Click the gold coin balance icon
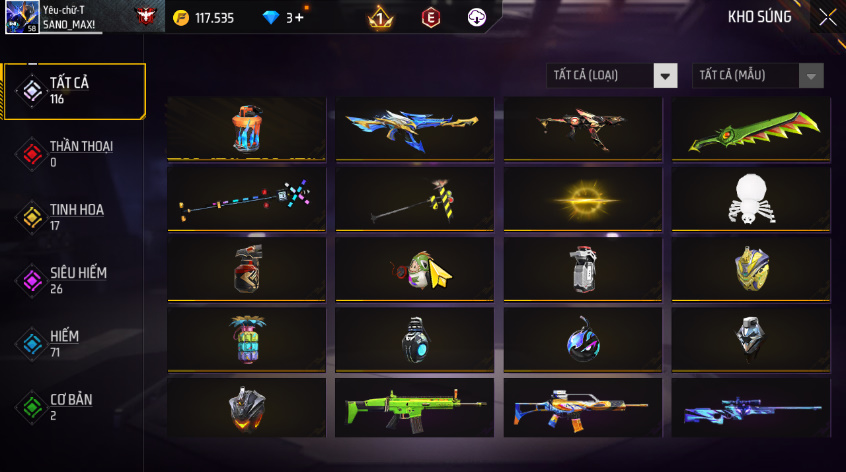This screenshot has width=846, height=472. coord(181,18)
